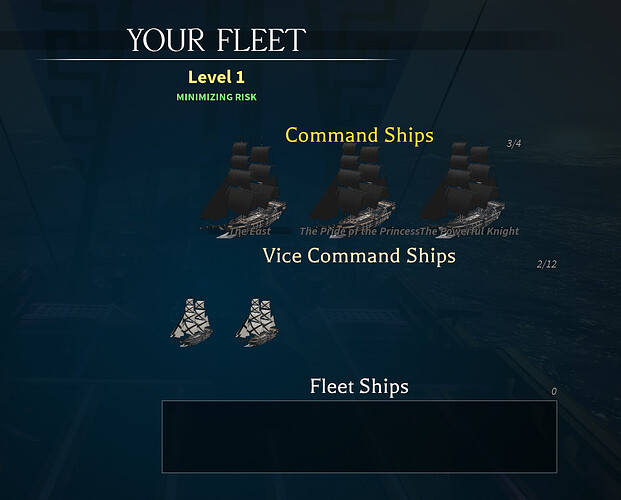Select The East command ship
Image resolution: width=621 pixels, height=500 pixels.
coord(244,190)
